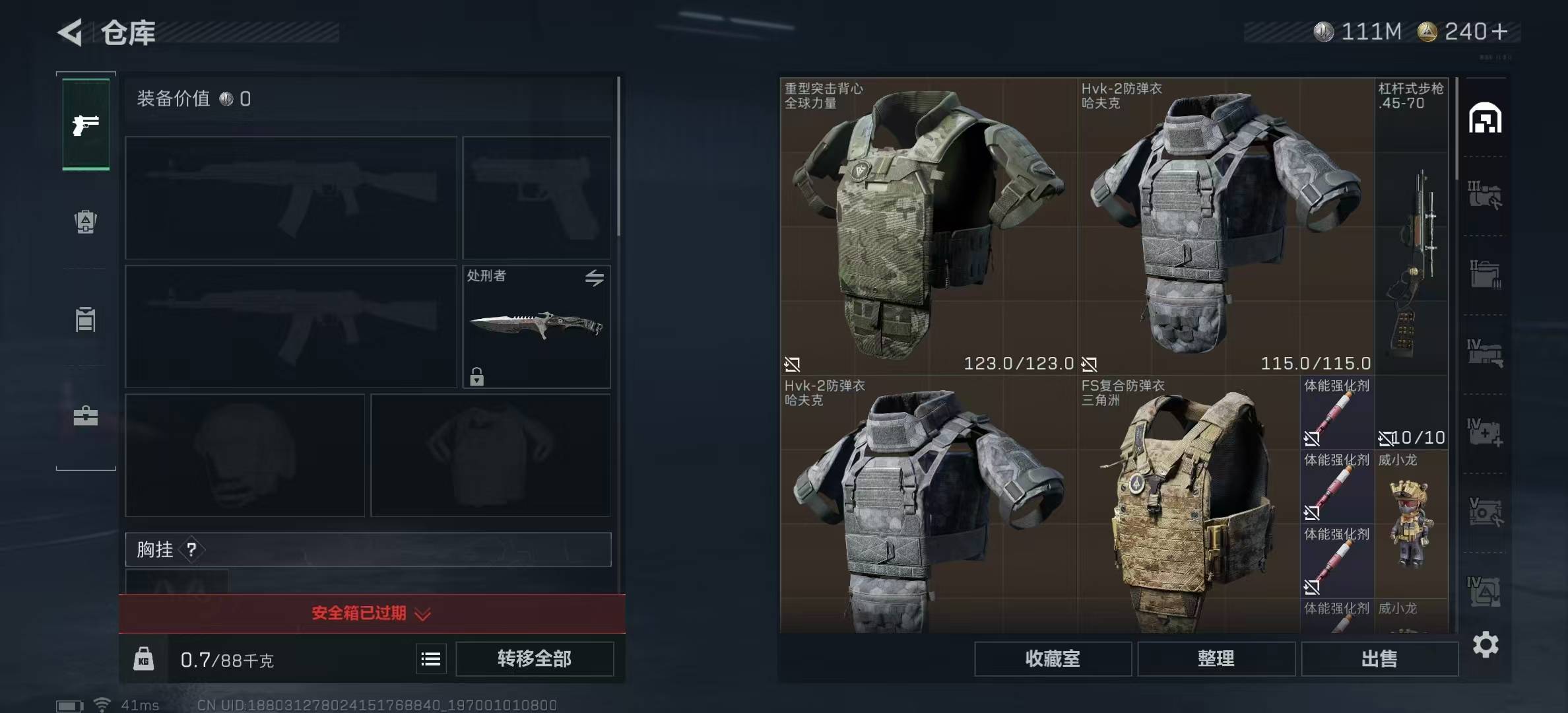Open the 收藏室 collection room
Image resolution: width=1568 pixels, height=713 pixels.
click(1053, 659)
